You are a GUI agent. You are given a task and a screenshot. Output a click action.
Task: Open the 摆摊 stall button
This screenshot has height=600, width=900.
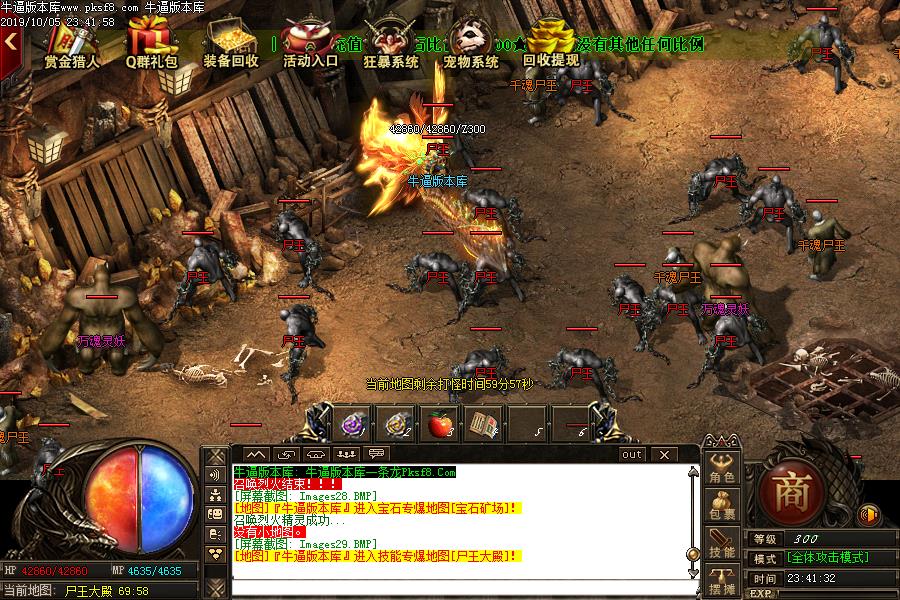(x=722, y=582)
